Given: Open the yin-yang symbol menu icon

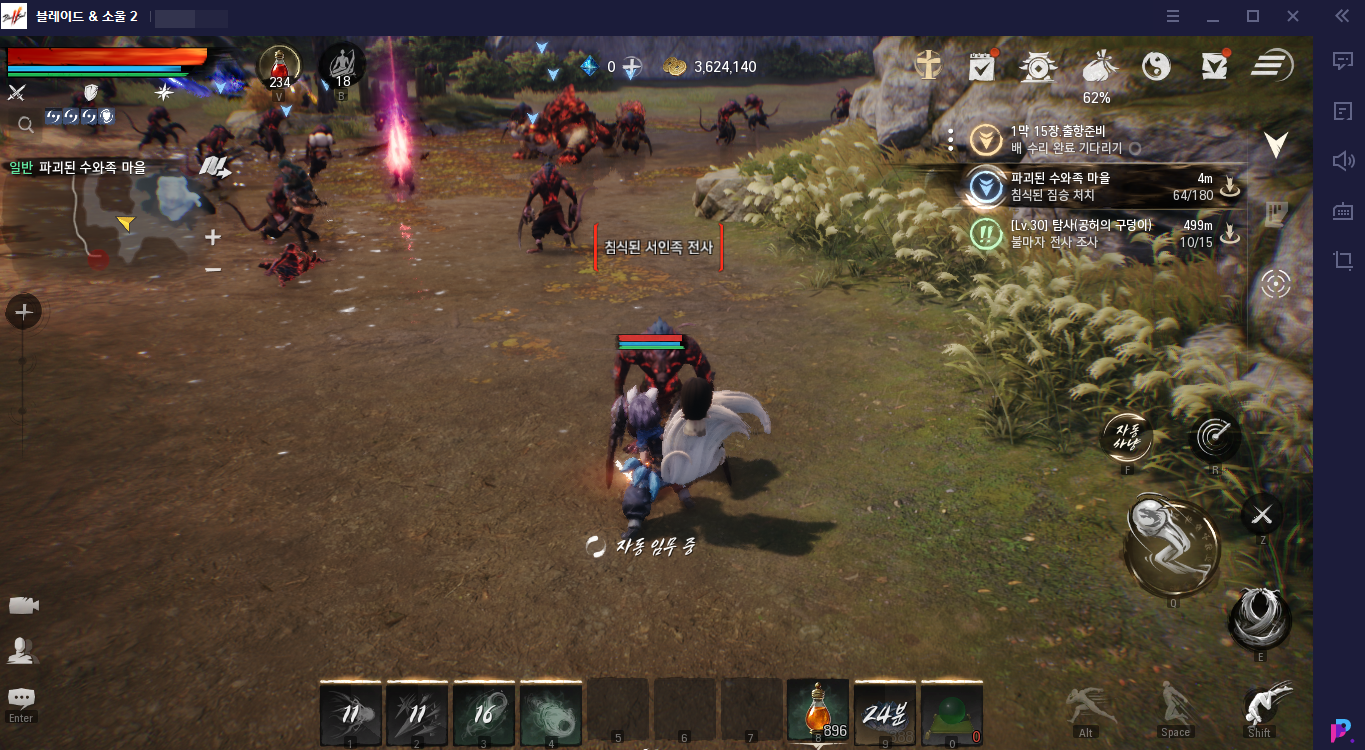Looking at the screenshot, I should pos(1156,66).
